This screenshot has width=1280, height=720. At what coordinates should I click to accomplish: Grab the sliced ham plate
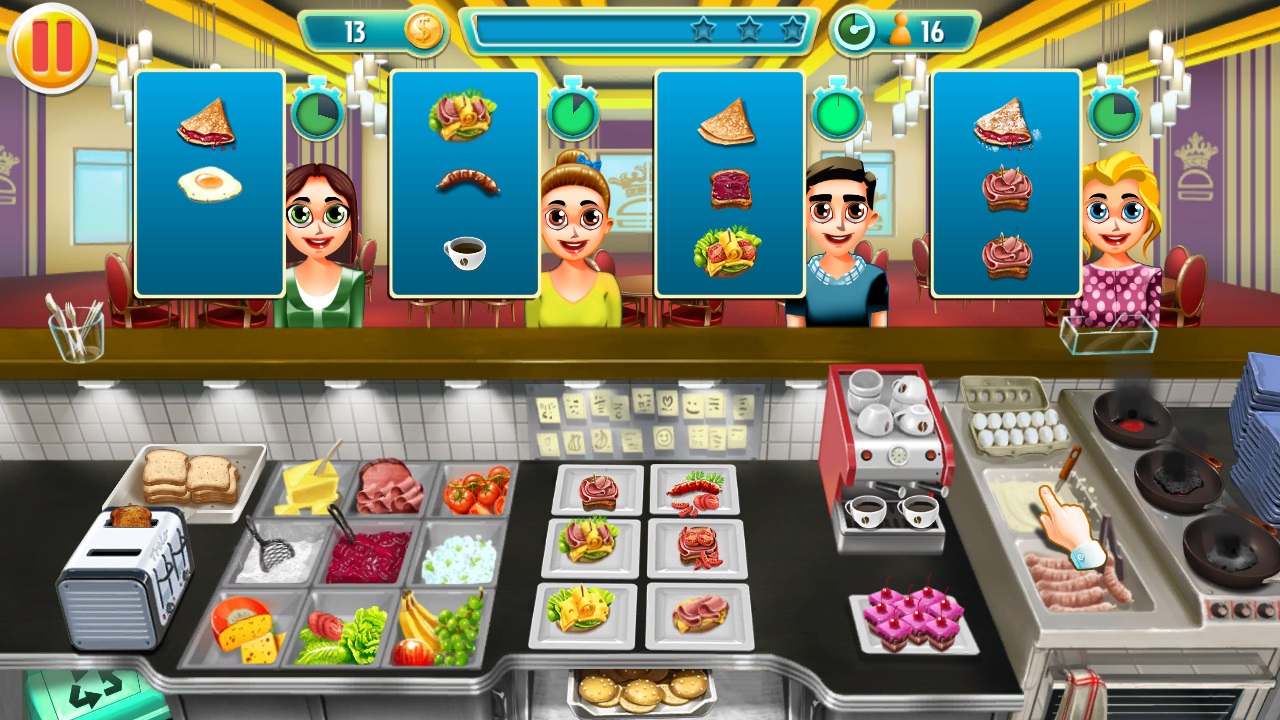click(390, 488)
